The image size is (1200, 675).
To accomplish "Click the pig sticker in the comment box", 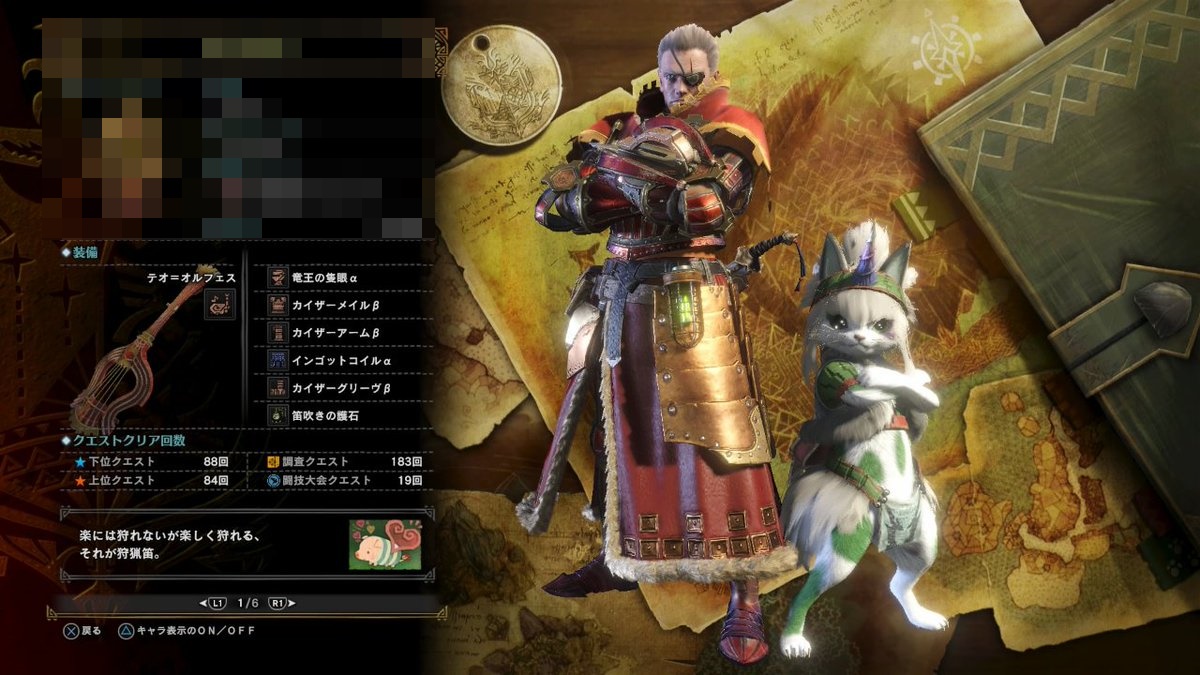I will click(384, 545).
